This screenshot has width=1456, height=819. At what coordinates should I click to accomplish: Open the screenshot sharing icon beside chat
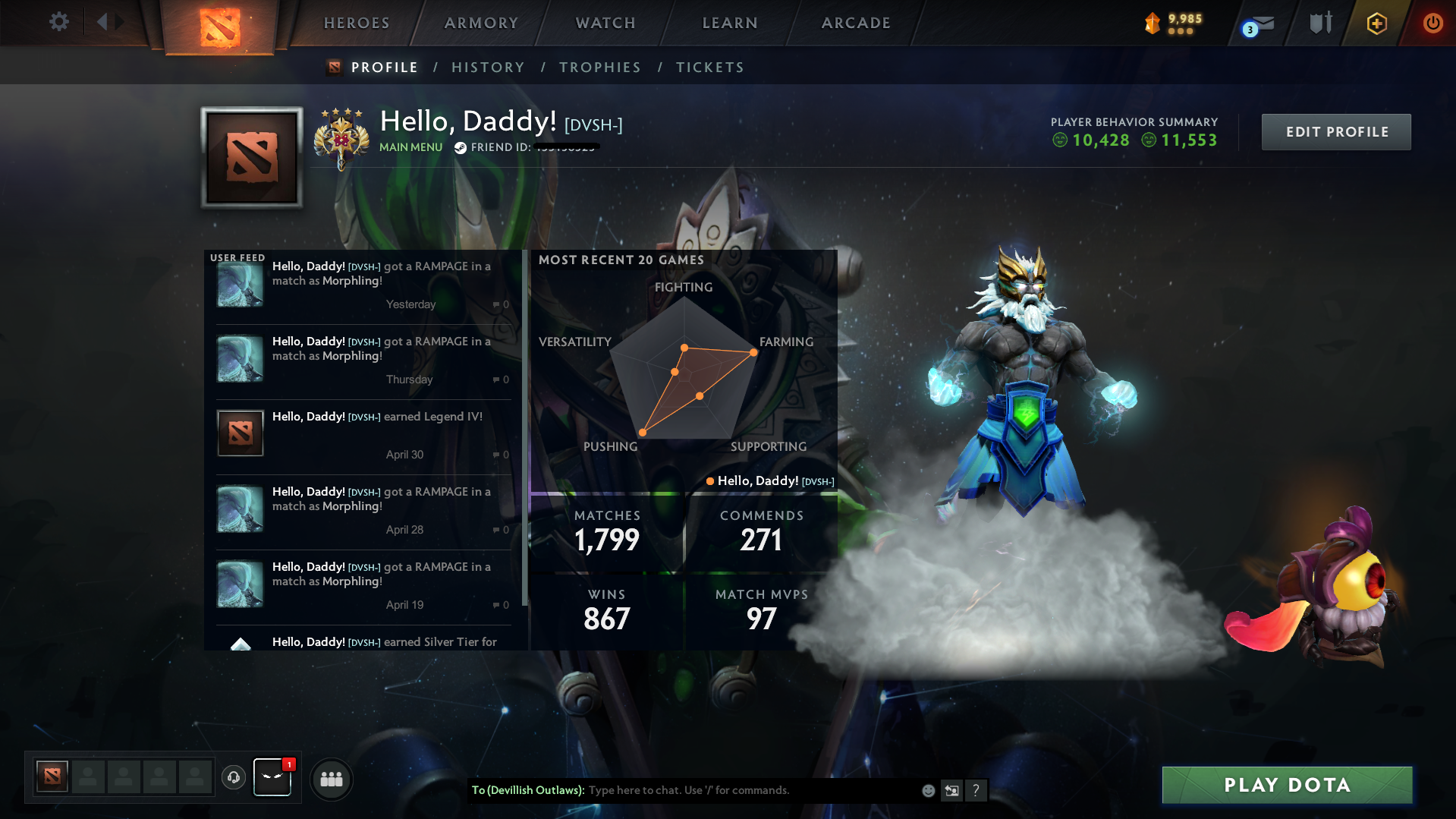click(952, 790)
